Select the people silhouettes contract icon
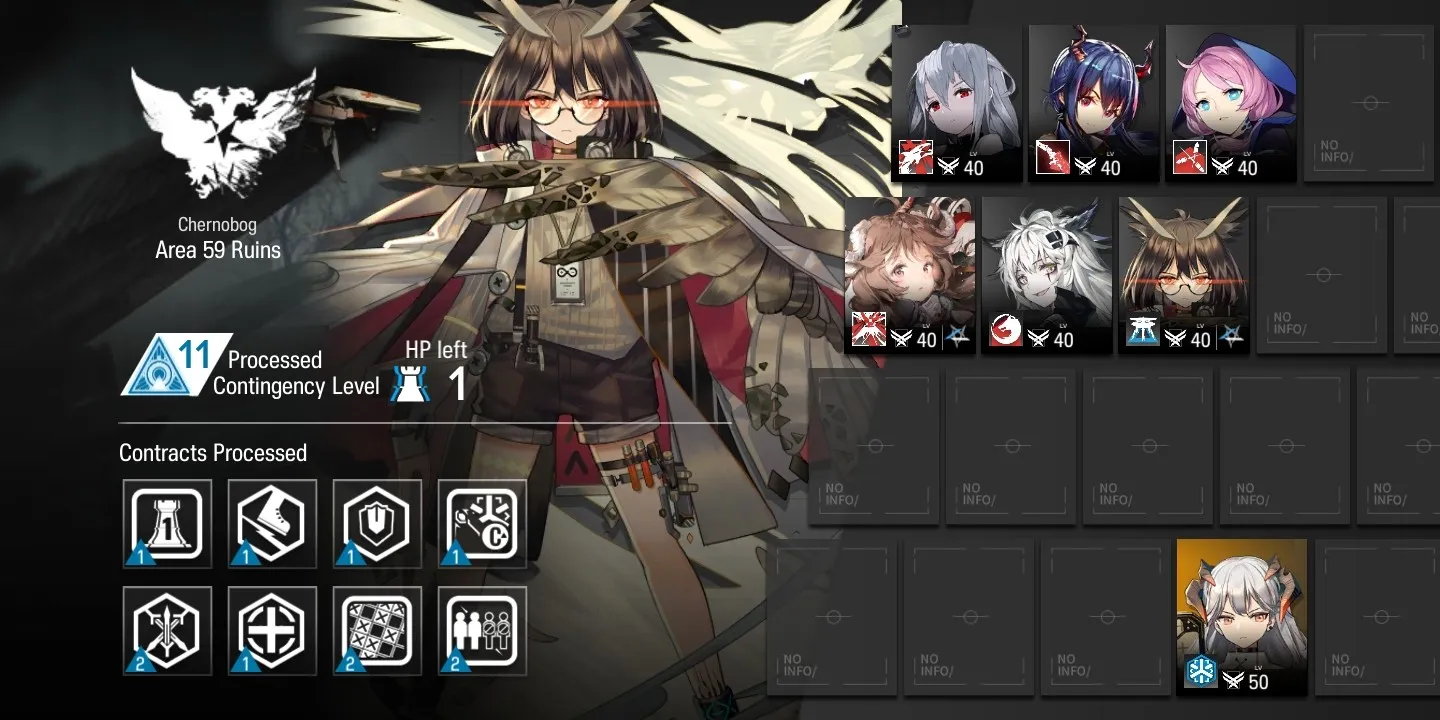 [x=482, y=631]
